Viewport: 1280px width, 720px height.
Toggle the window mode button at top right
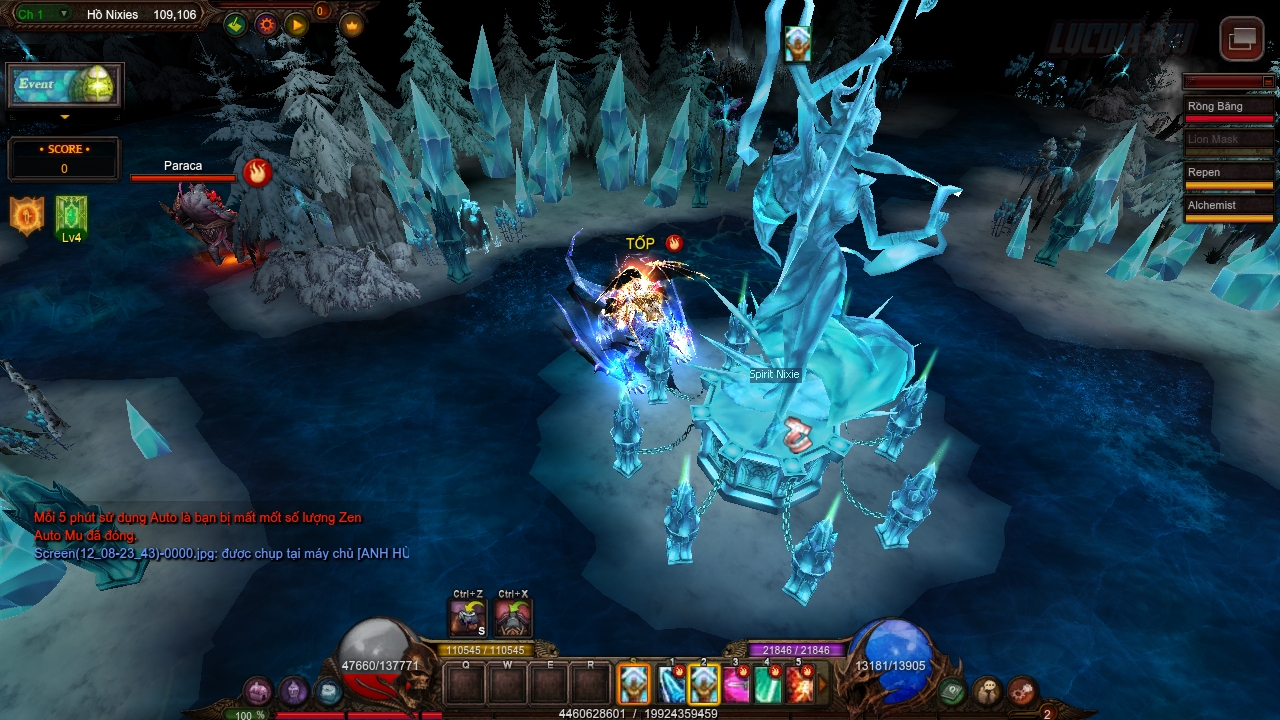point(1242,39)
